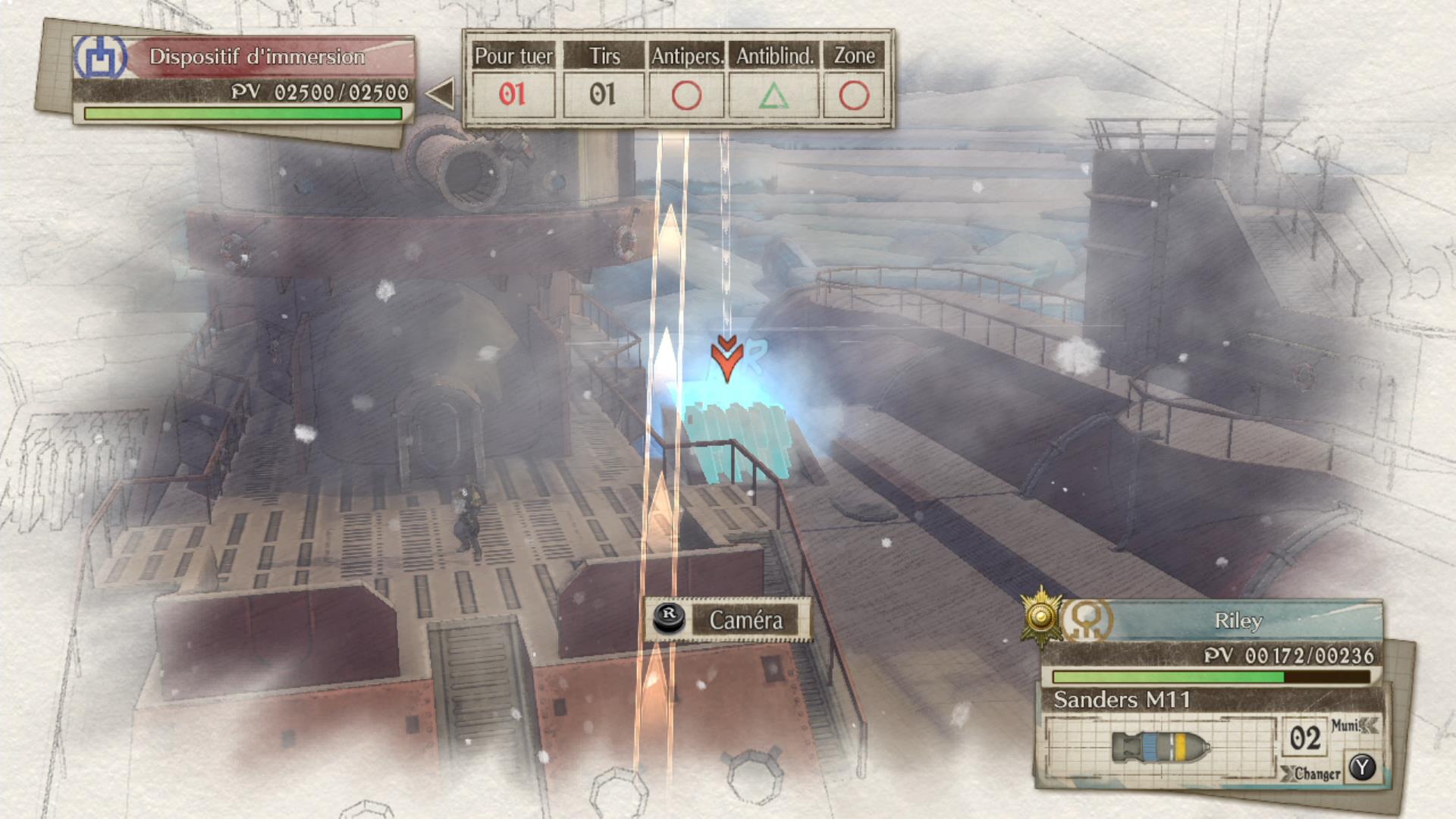The image size is (1456, 819).
Task: Click the Sanders M11 mortar shell icon
Action: 1160,747
